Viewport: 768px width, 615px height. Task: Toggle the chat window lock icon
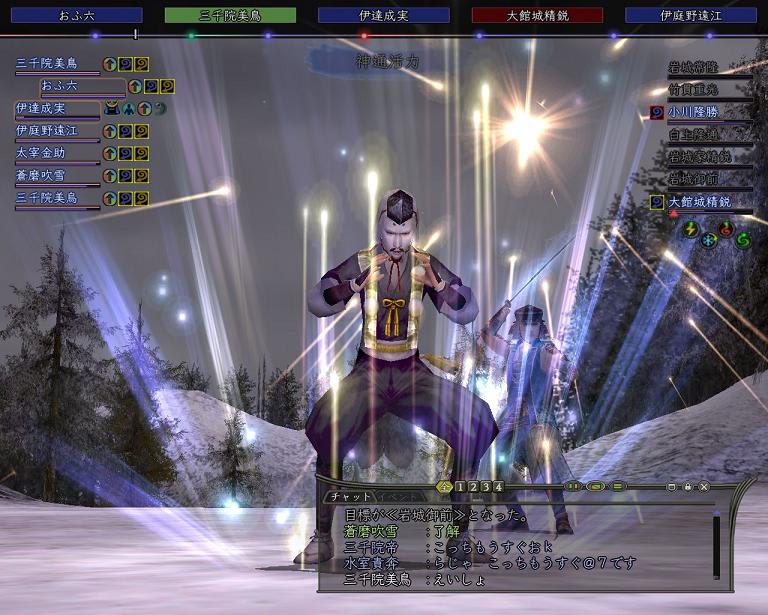688,487
